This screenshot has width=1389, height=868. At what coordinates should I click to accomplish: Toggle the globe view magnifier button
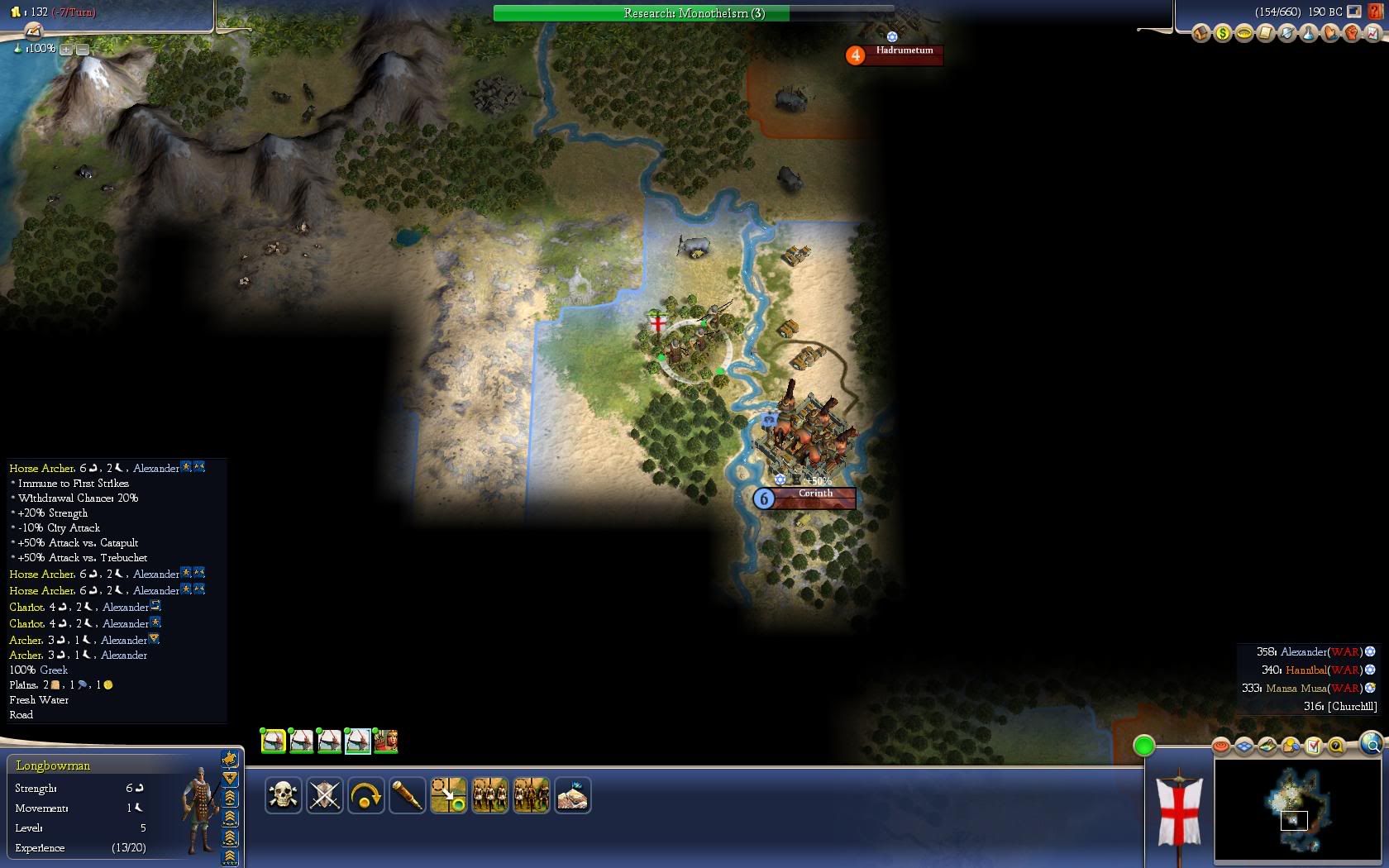(1370, 745)
